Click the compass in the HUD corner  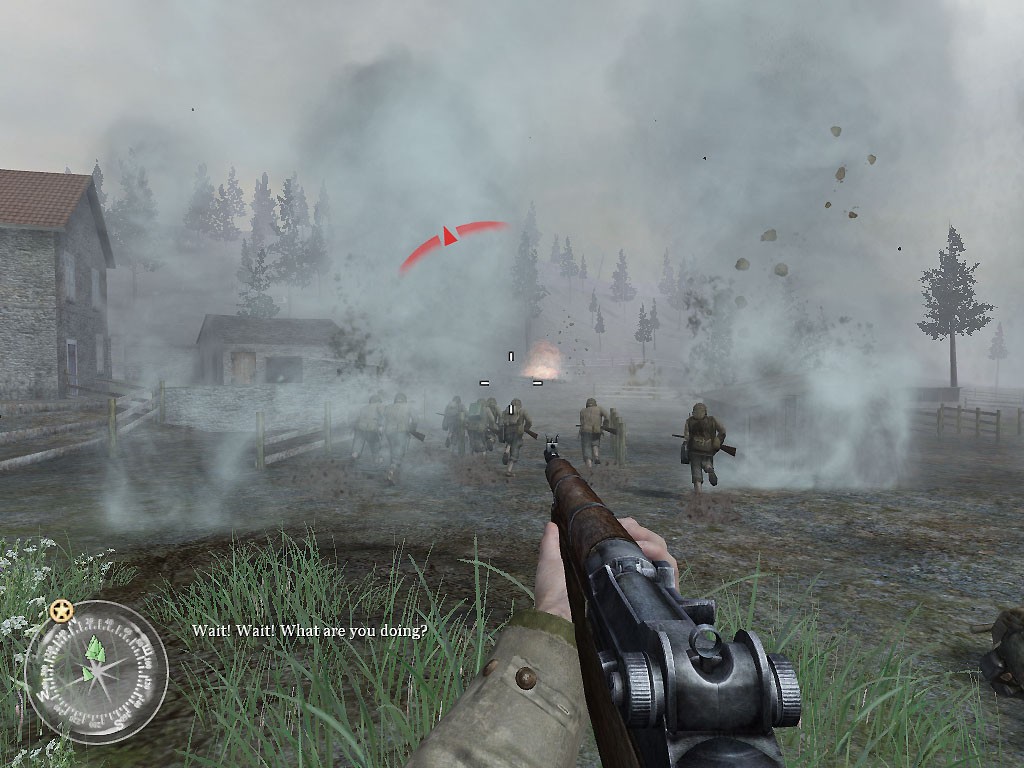96,671
